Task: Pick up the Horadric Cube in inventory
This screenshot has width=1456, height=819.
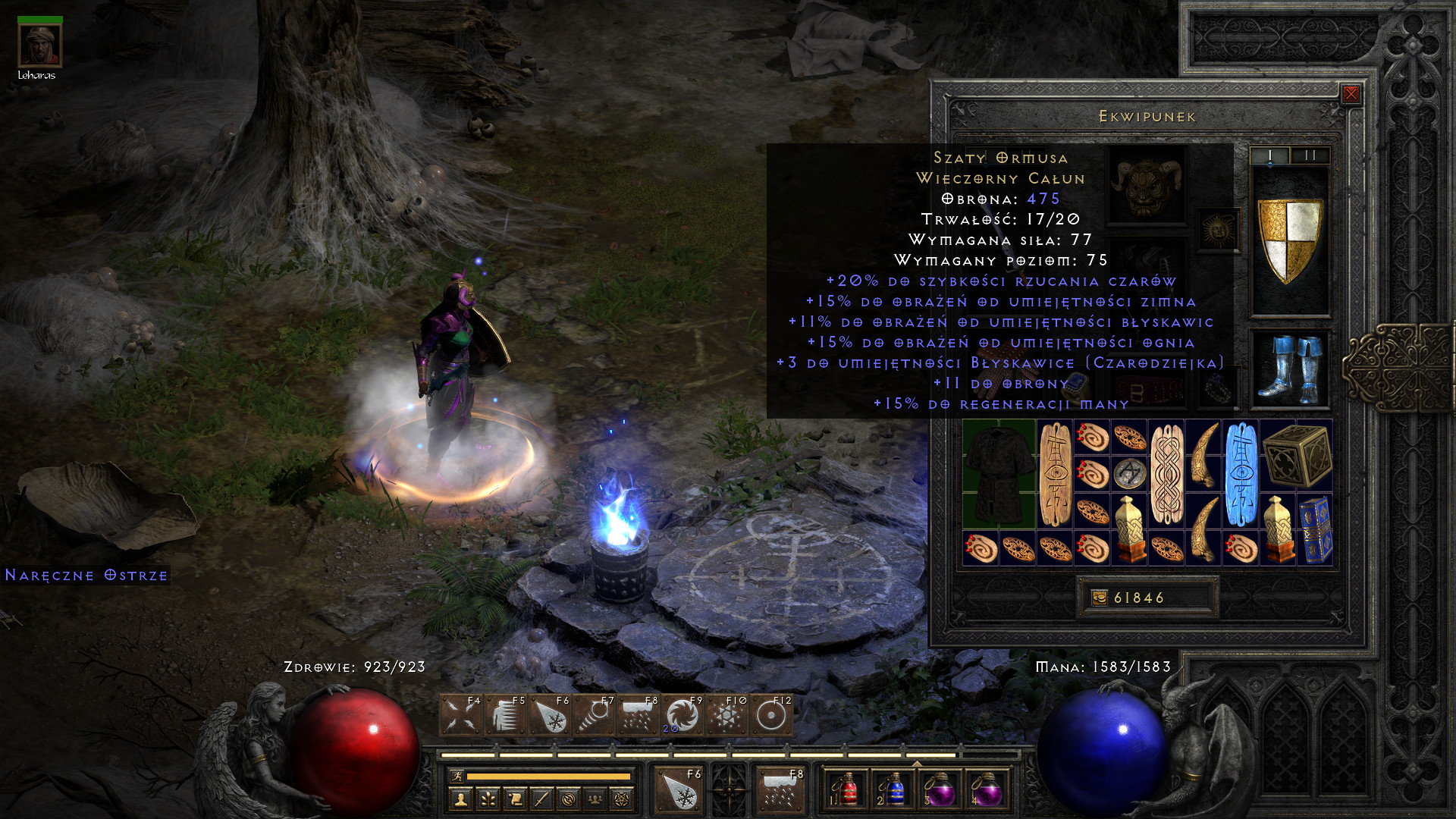Action: coord(1296,456)
